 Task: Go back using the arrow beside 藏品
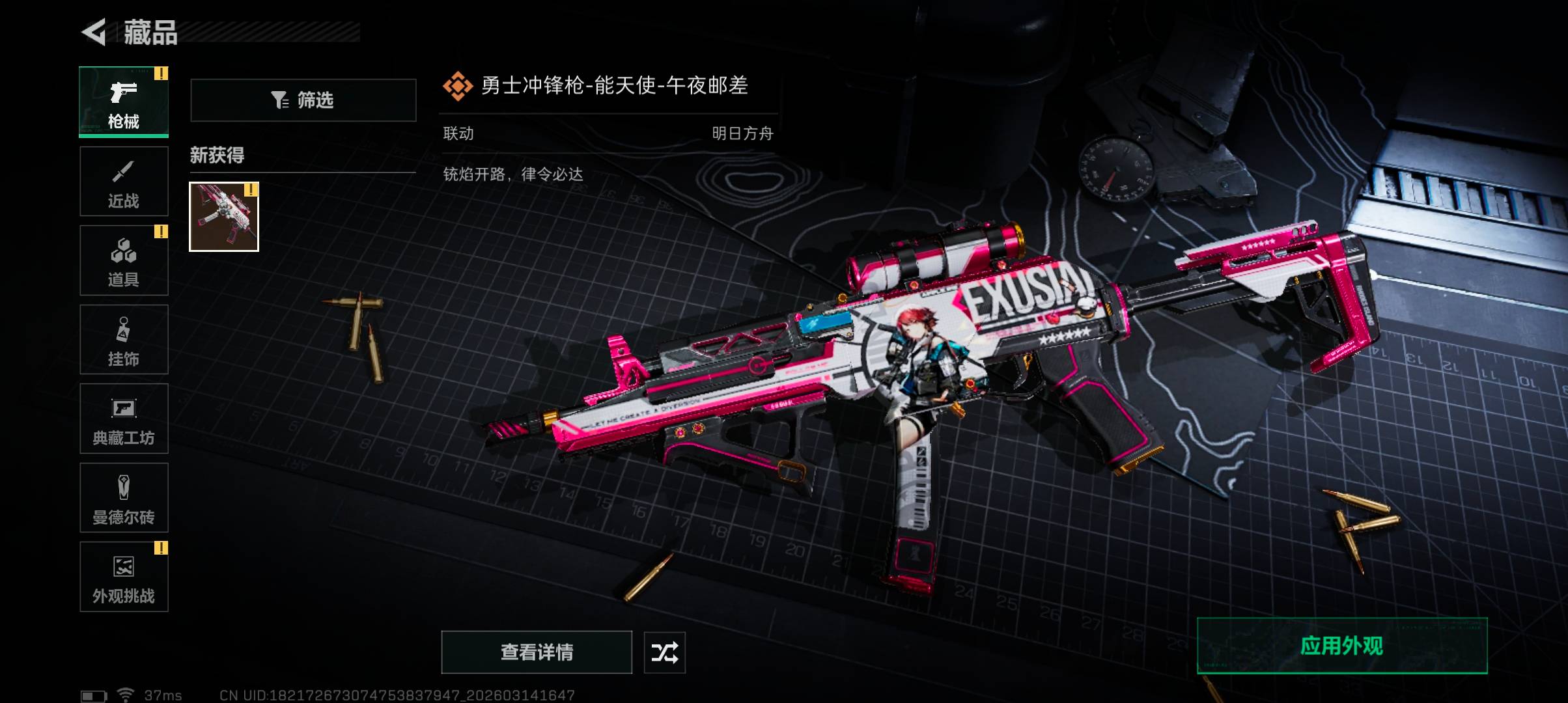click(x=94, y=33)
